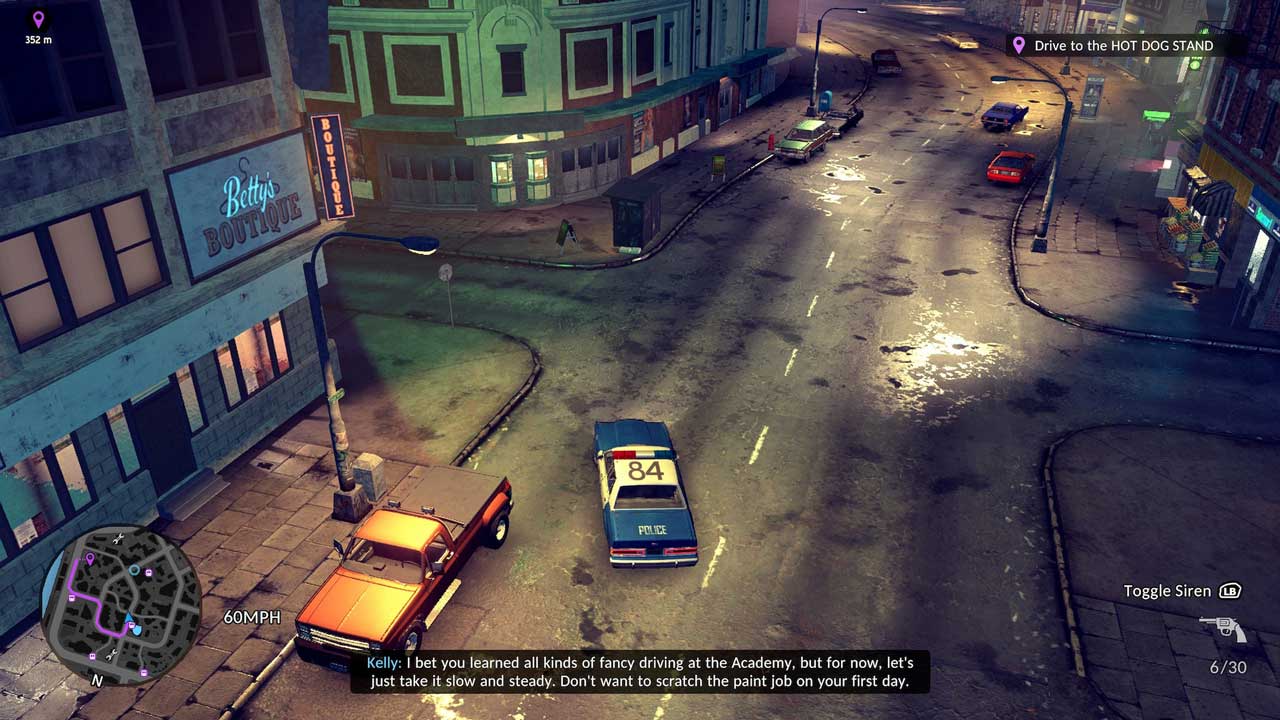The width and height of the screenshot is (1280, 720).
Task: Click the revolver weapon icon
Action: (x=1223, y=629)
